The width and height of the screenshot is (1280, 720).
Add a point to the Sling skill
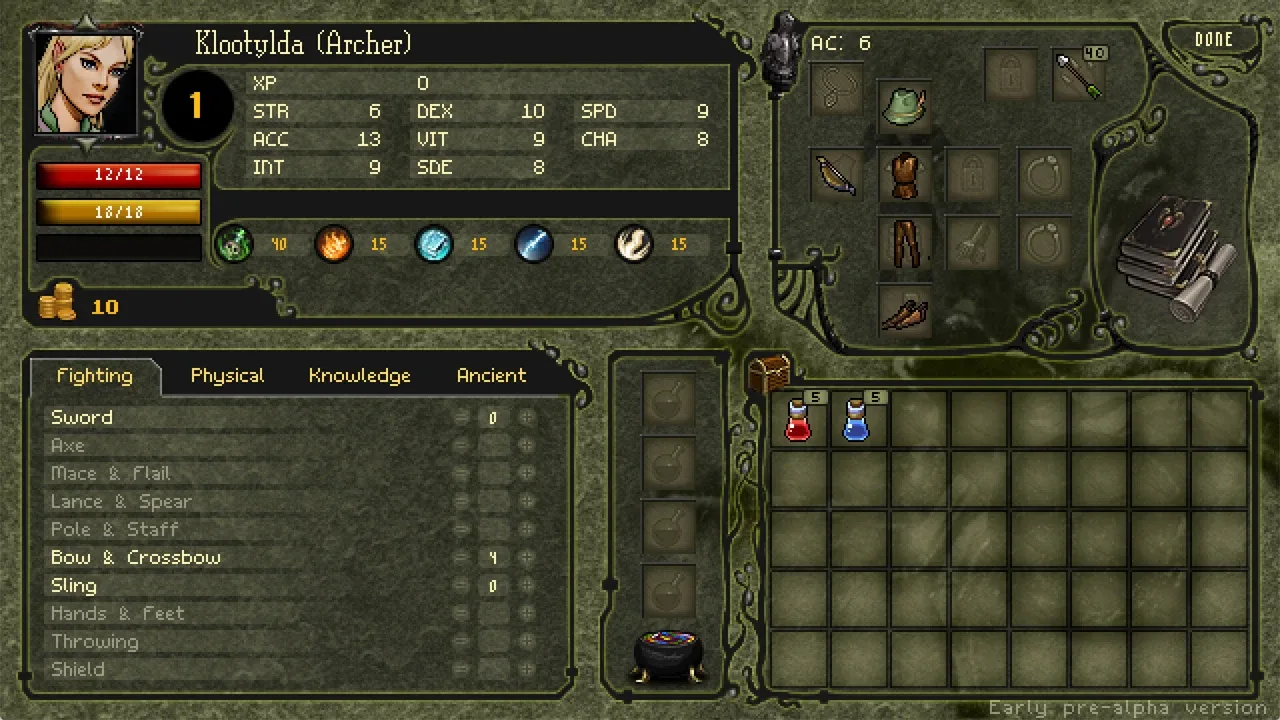tap(526, 586)
